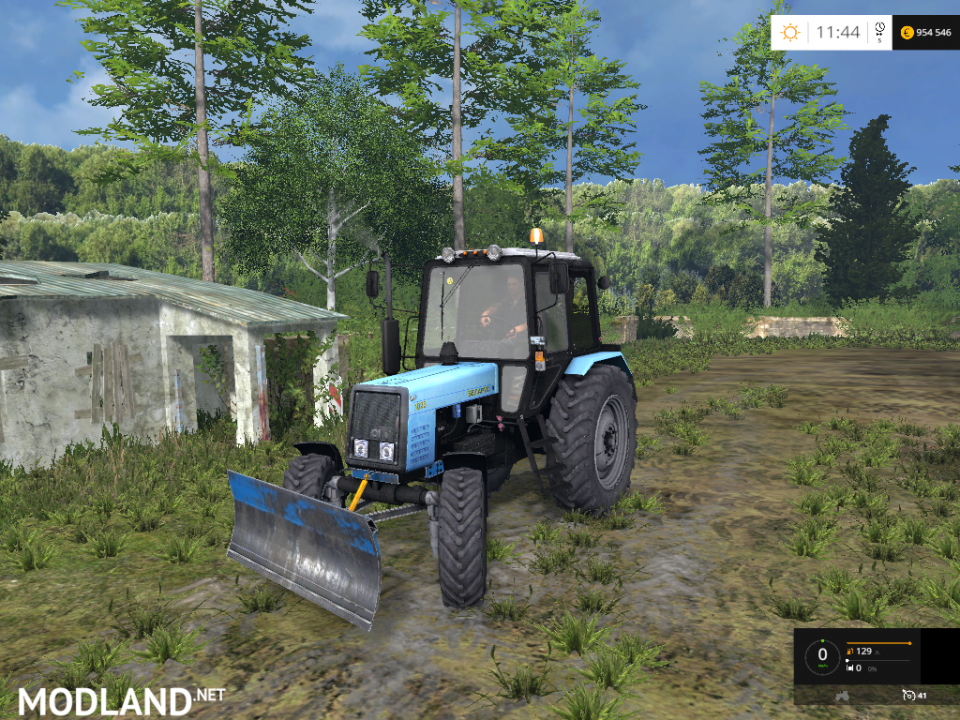Click the euro coin money icon
This screenshot has height=720, width=960.
click(x=907, y=32)
